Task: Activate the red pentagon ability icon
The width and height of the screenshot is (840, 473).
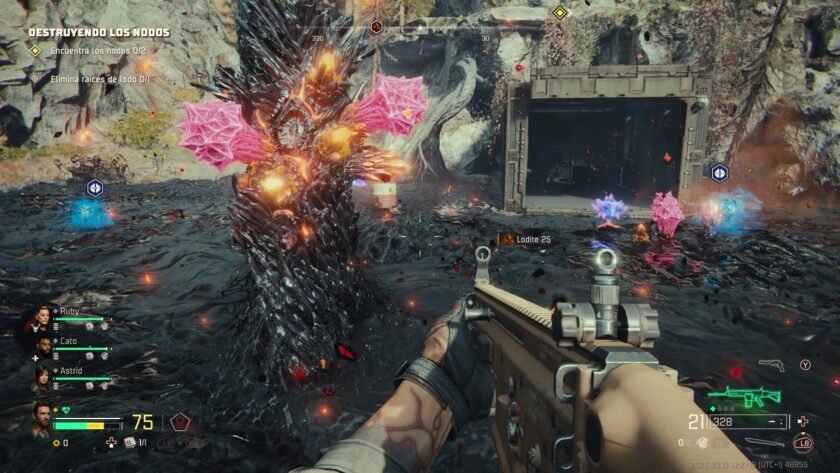Action: point(179,421)
